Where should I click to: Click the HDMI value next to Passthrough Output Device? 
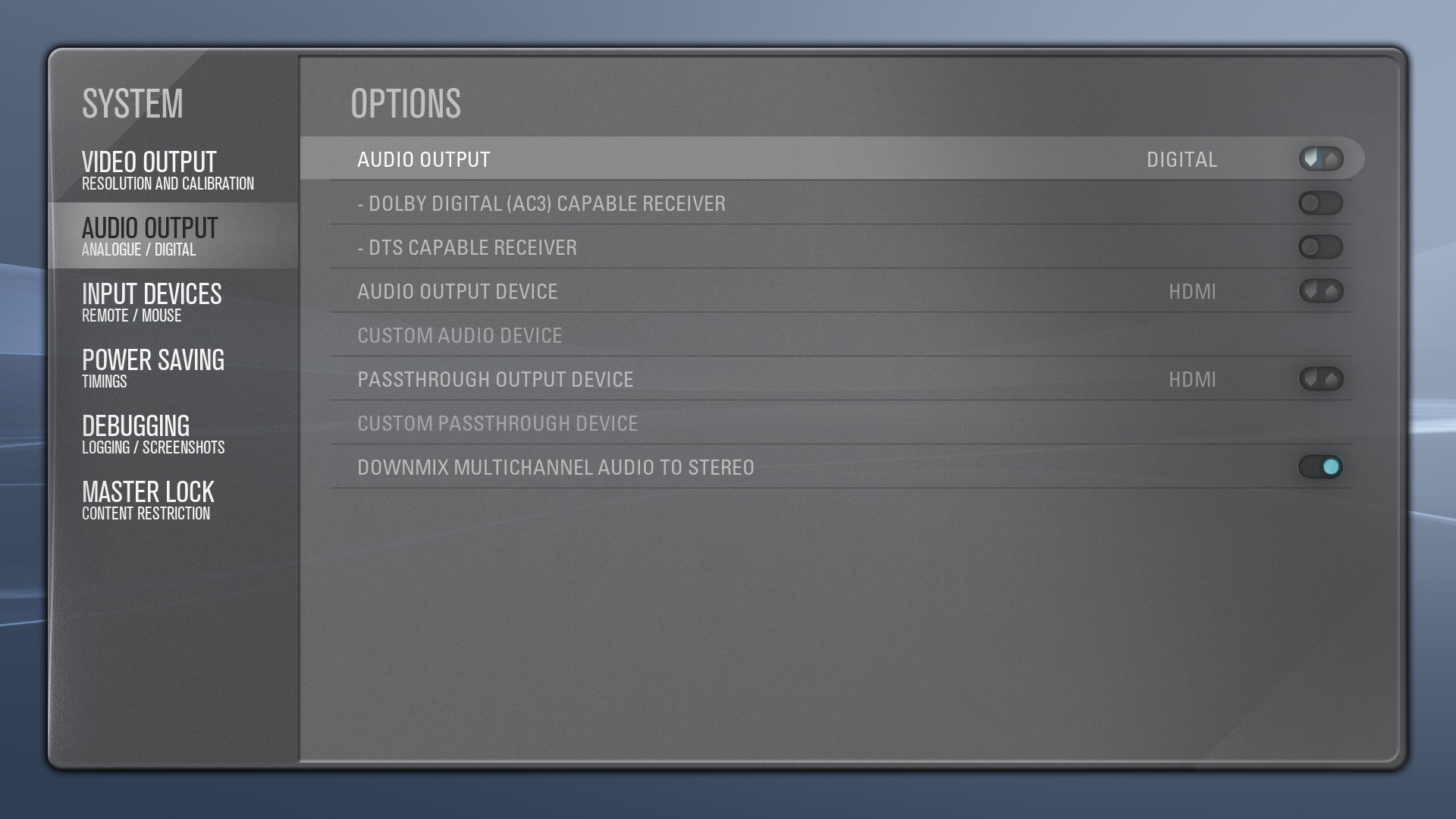pyautogui.click(x=1194, y=379)
